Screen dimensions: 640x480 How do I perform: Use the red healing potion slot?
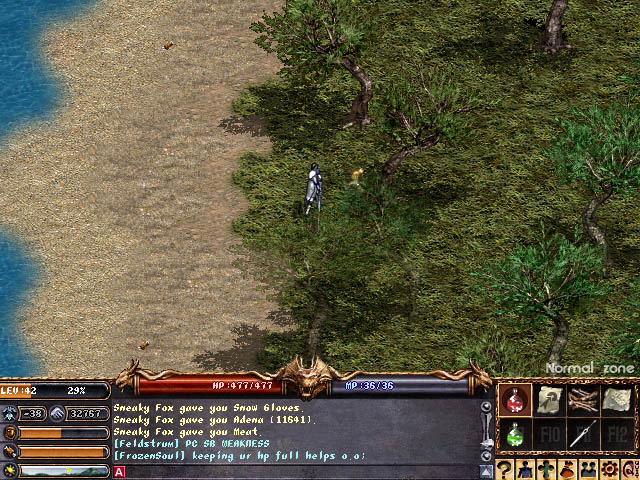515,401
